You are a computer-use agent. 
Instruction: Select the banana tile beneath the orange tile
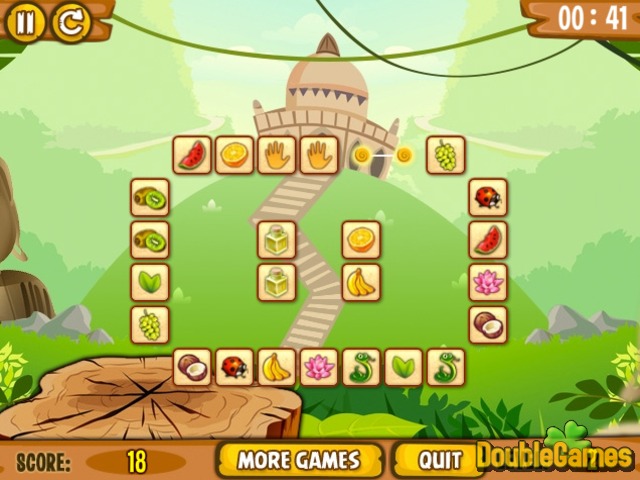pyautogui.click(x=361, y=282)
